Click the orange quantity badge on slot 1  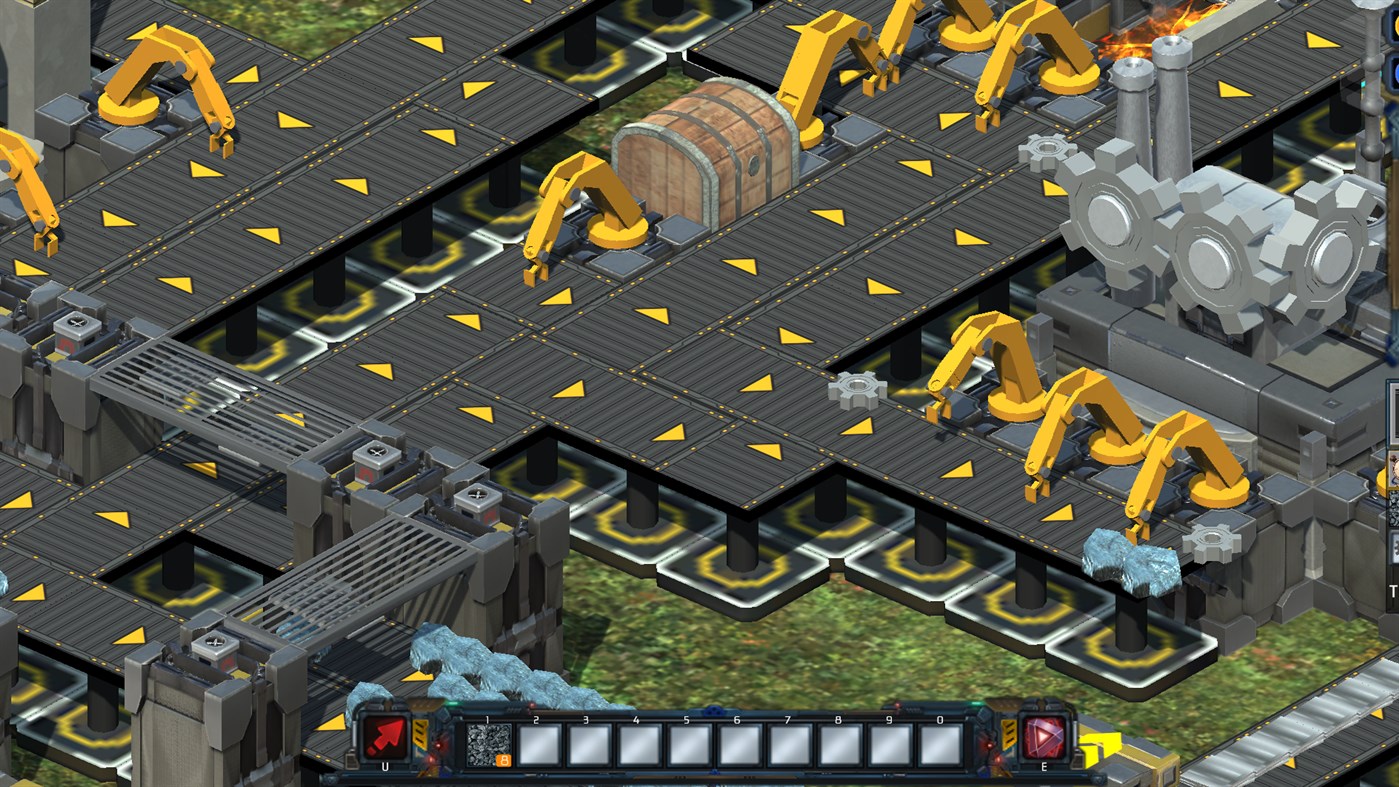pyautogui.click(x=504, y=759)
